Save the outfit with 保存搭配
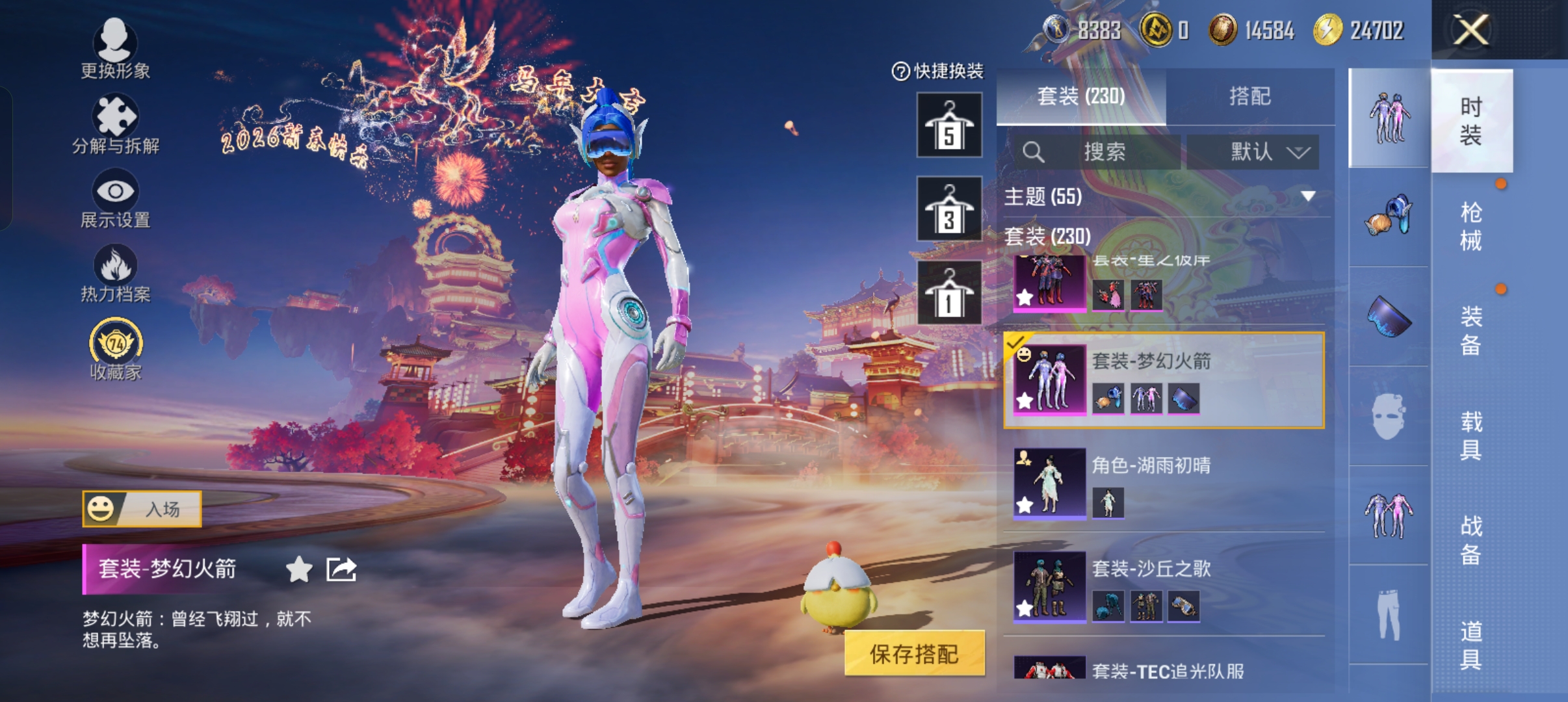This screenshot has height=702, width=1568. tap(914, 653)
